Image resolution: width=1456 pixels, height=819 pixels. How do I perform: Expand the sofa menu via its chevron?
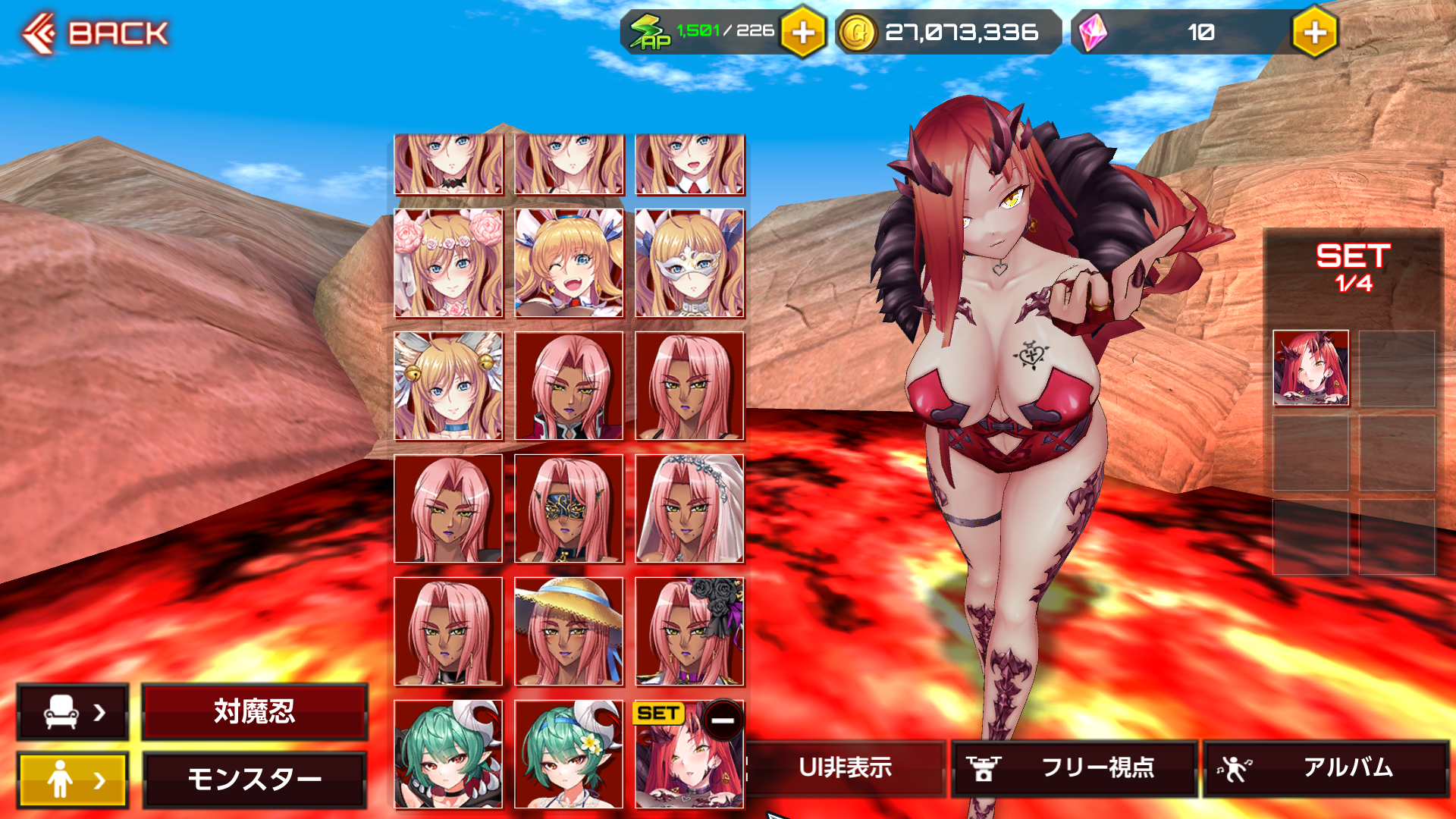[x=98, y=713]
